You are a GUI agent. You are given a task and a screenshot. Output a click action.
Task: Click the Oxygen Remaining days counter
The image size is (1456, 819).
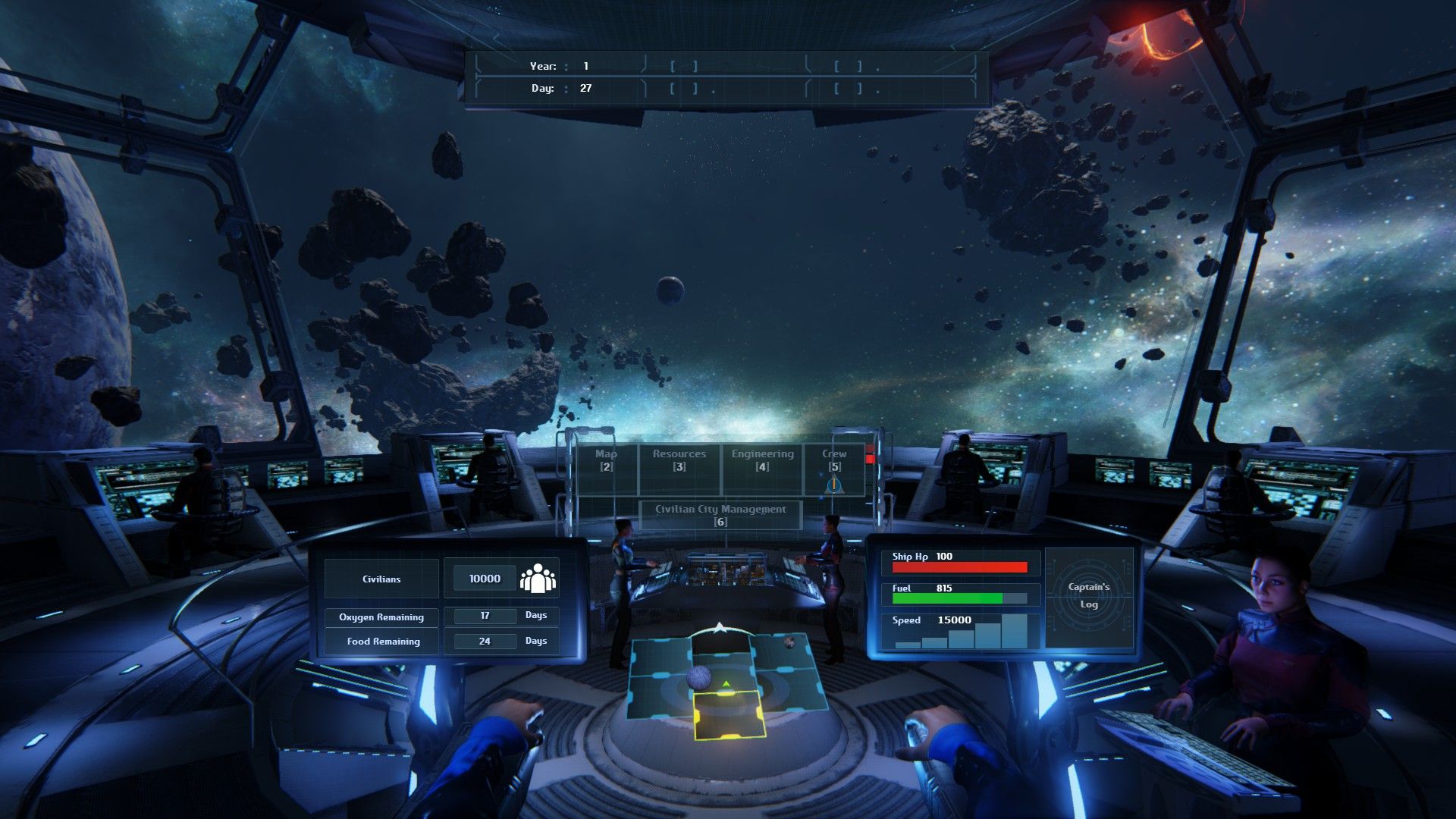[485, 617]
